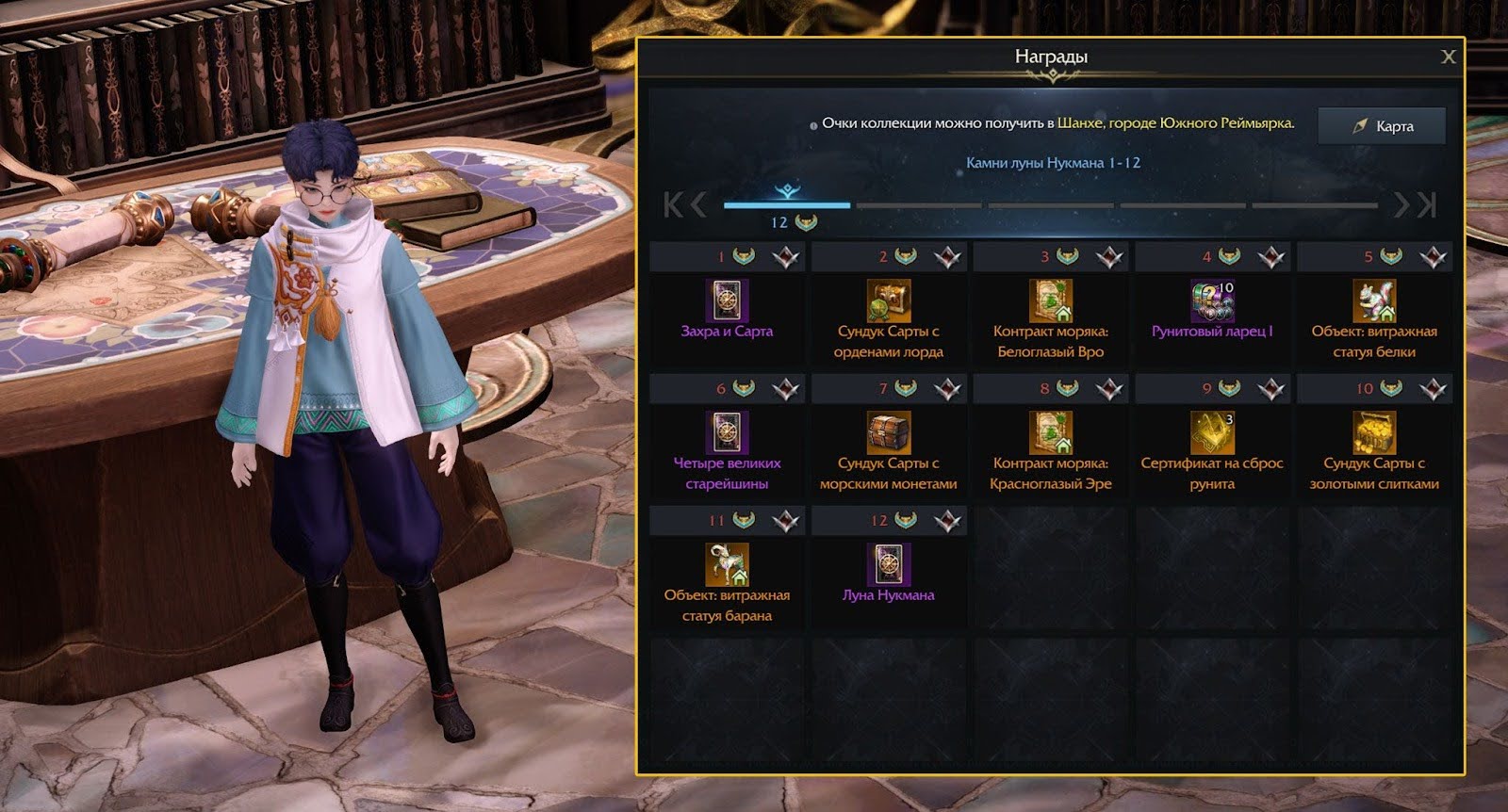The height and width of the screenshot is (812, 1508).
Task: Select the Четыре великих старейшины card
Action: 727,433
